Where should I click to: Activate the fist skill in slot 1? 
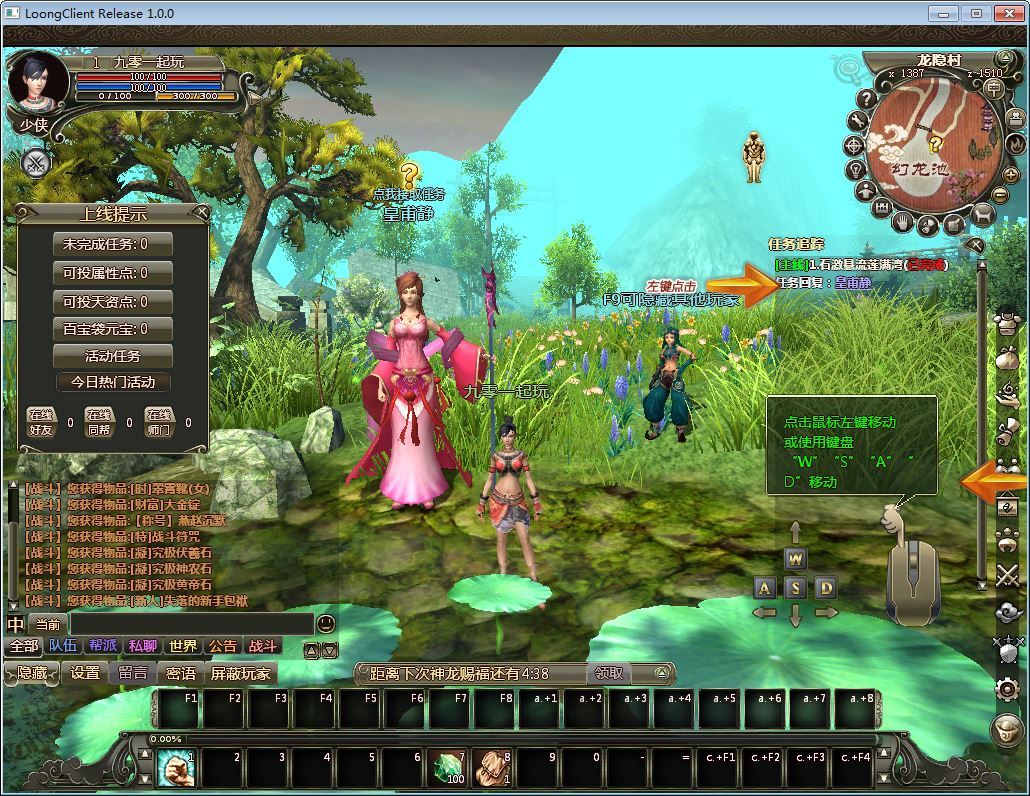(x=176, y=768)
